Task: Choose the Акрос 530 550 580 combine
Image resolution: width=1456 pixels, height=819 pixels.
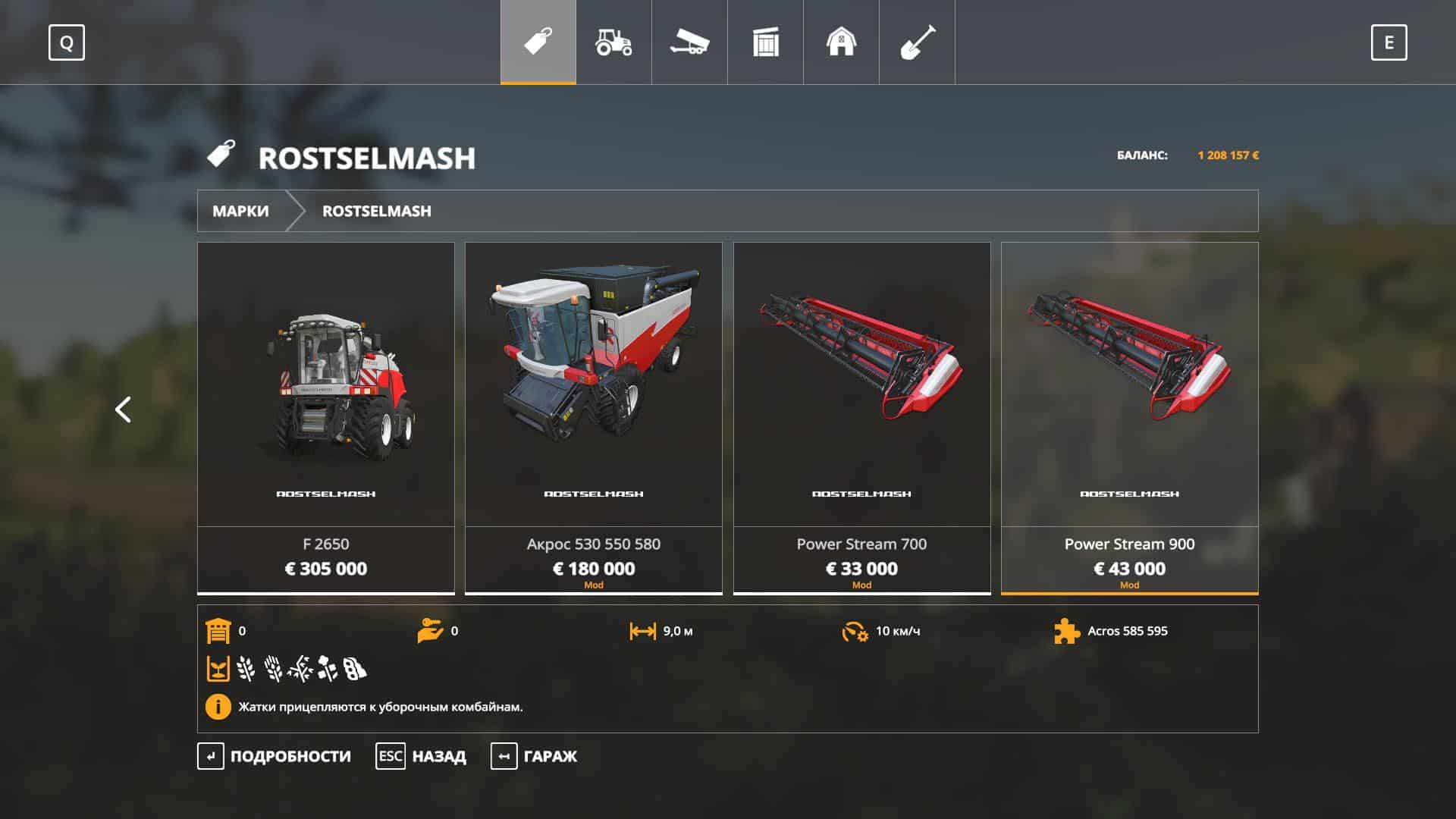Action: point(594,417)
